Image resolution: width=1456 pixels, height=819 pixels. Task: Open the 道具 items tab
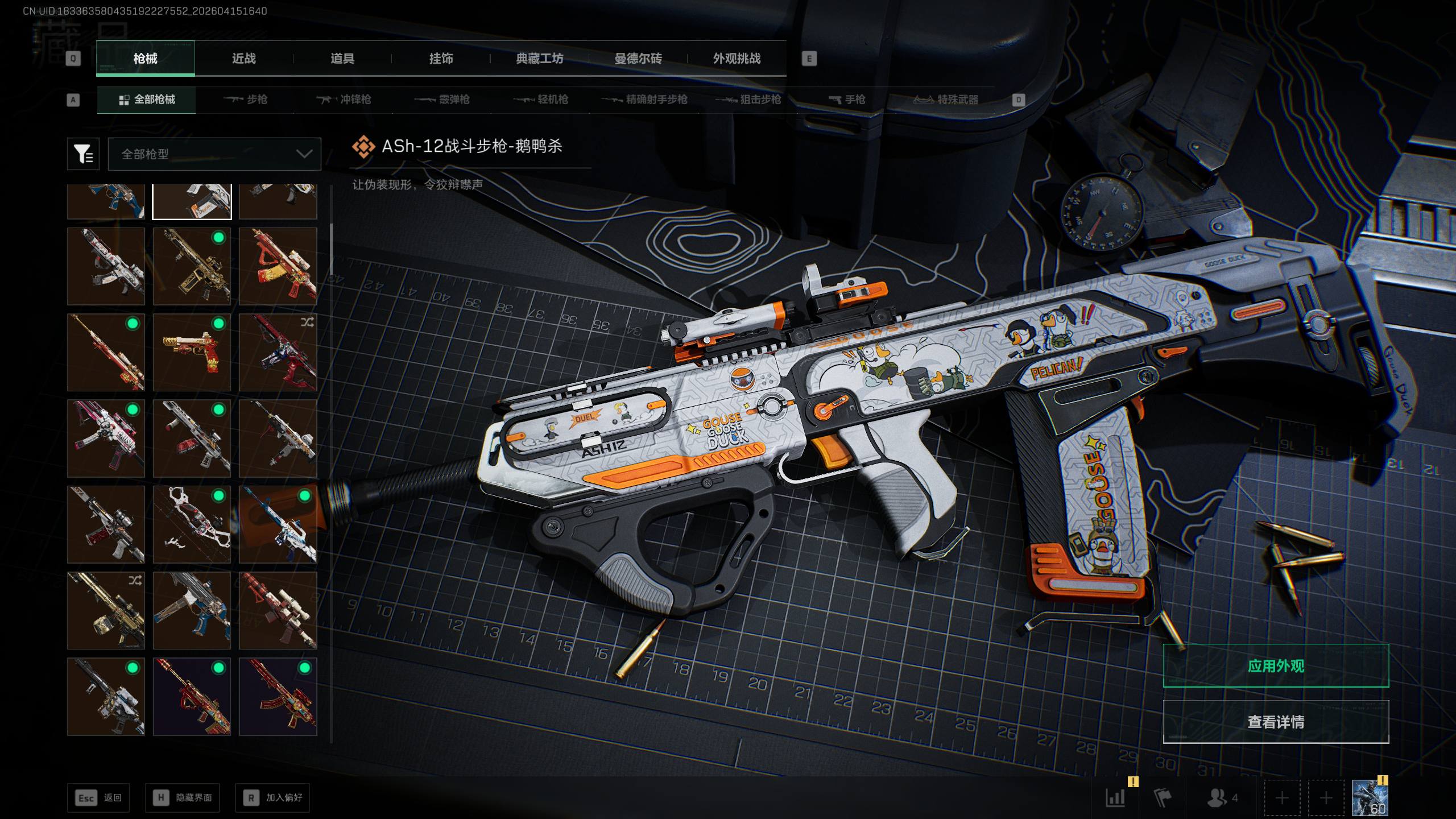tap(342, 59)
